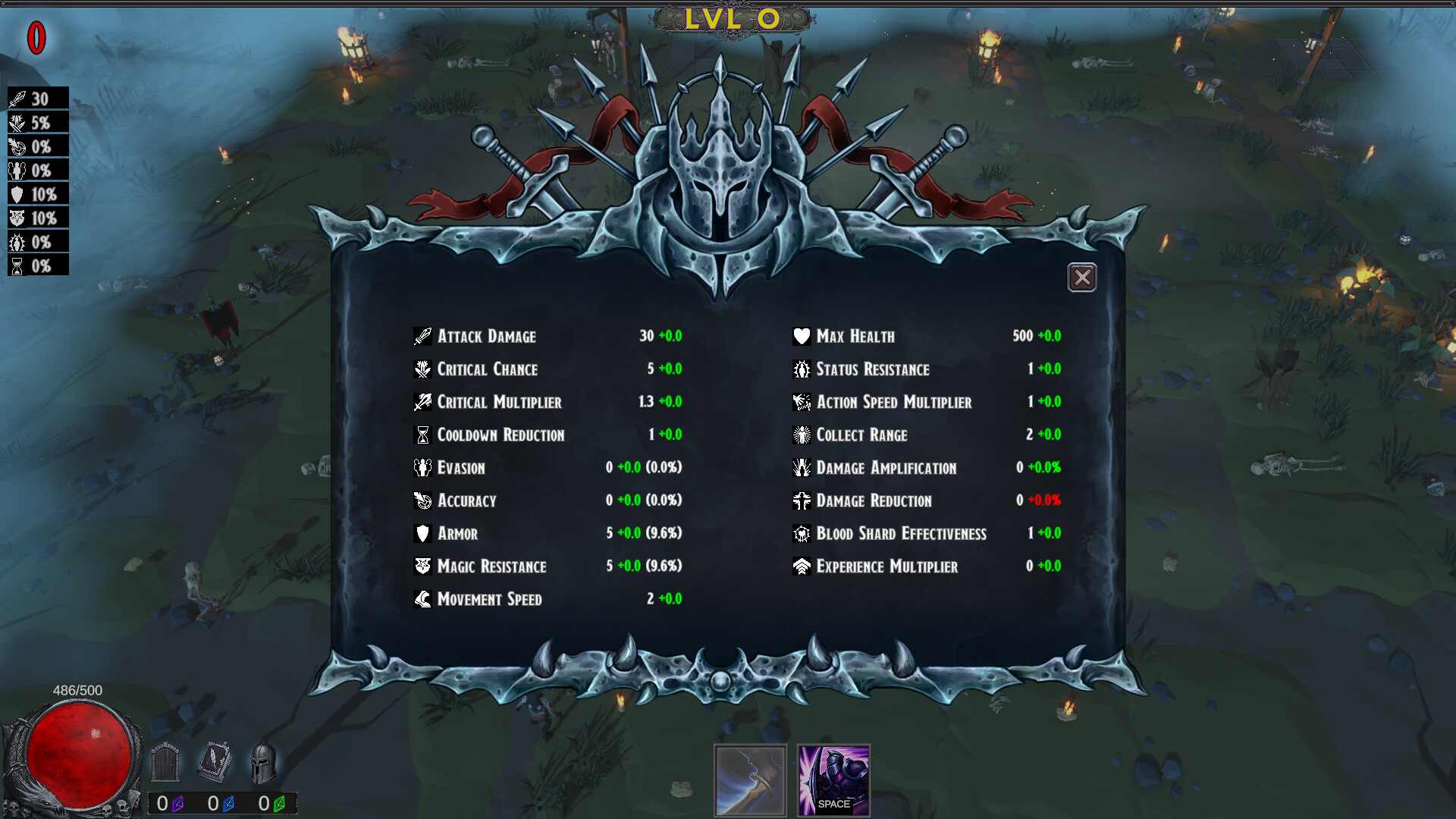Click the Attack Damage sword icon in the panel
The width and height of the screenshot is (1456, 819).
tap(422, 336)
